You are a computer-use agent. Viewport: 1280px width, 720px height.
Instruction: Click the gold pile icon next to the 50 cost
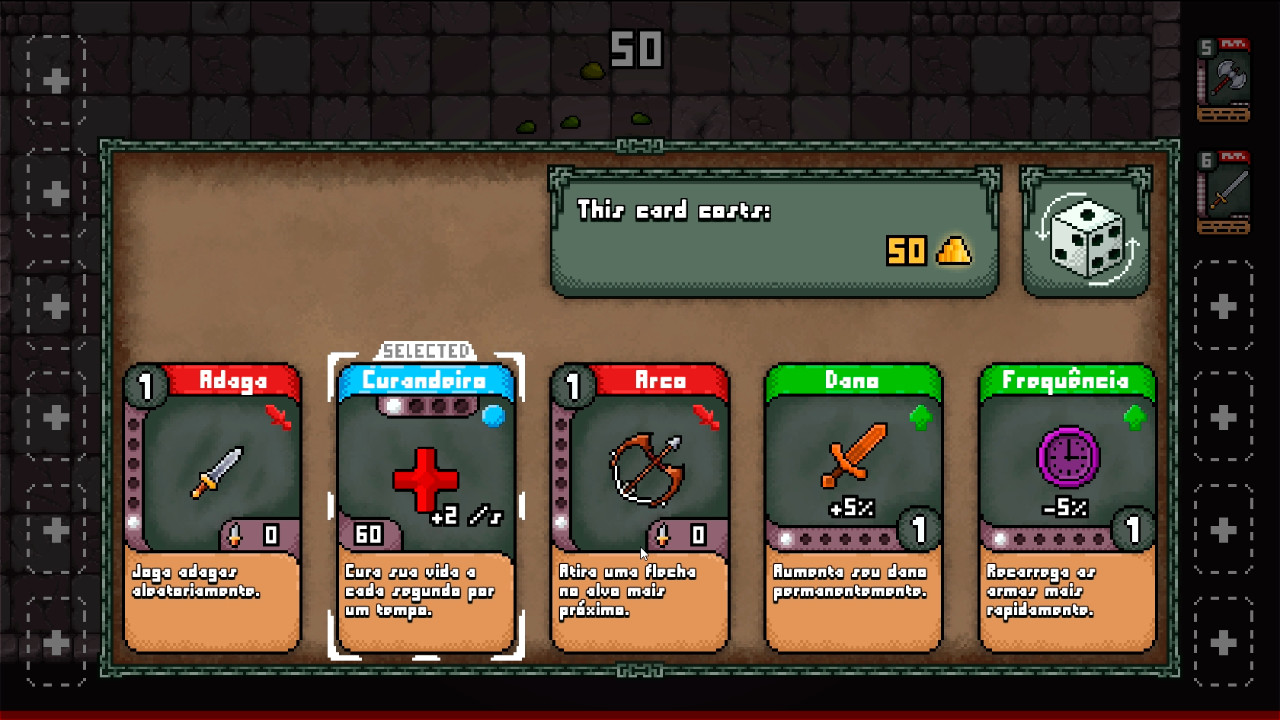point(953,252)
